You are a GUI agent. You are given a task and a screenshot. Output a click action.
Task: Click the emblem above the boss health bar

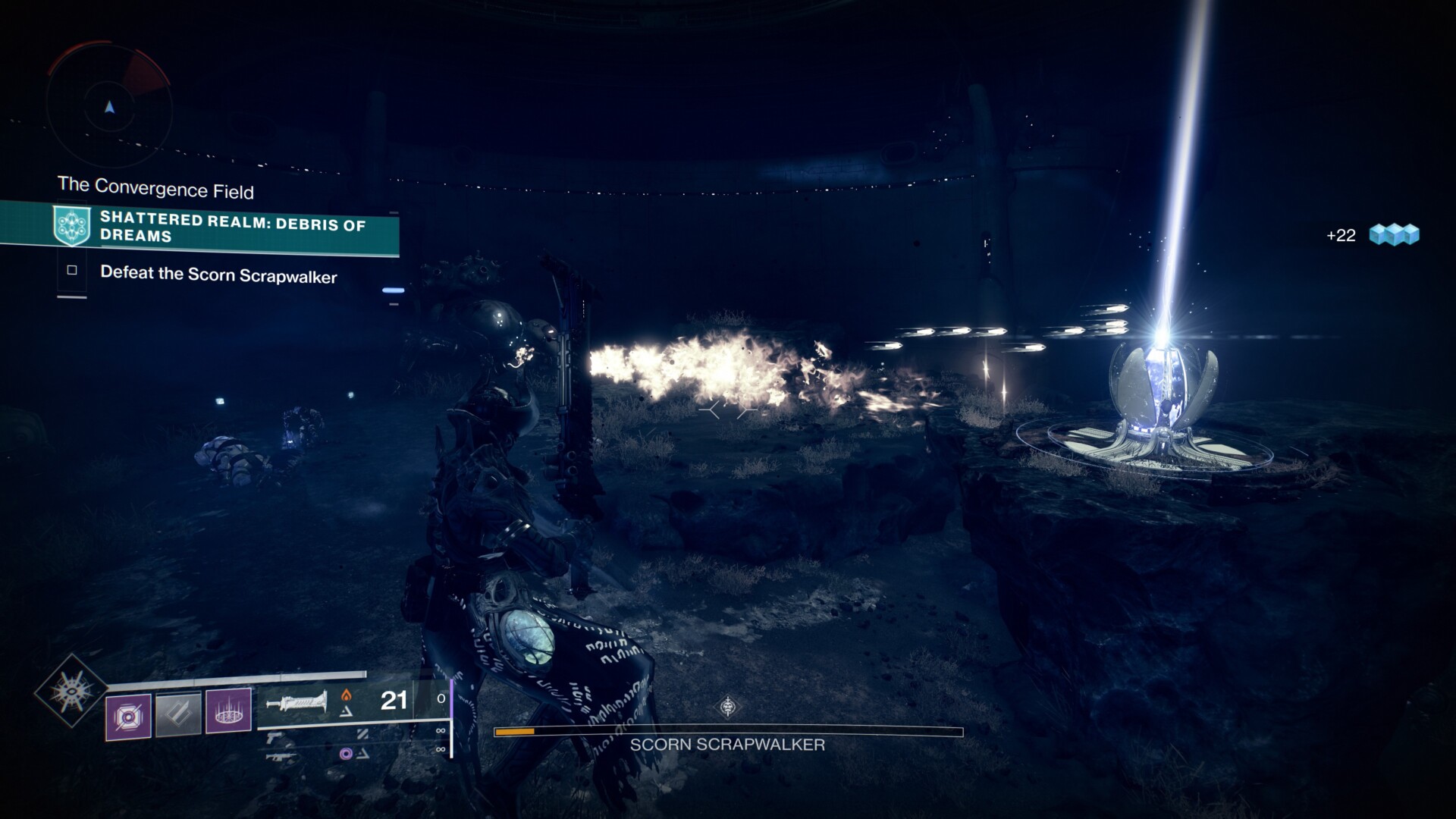tap(728, 708)
